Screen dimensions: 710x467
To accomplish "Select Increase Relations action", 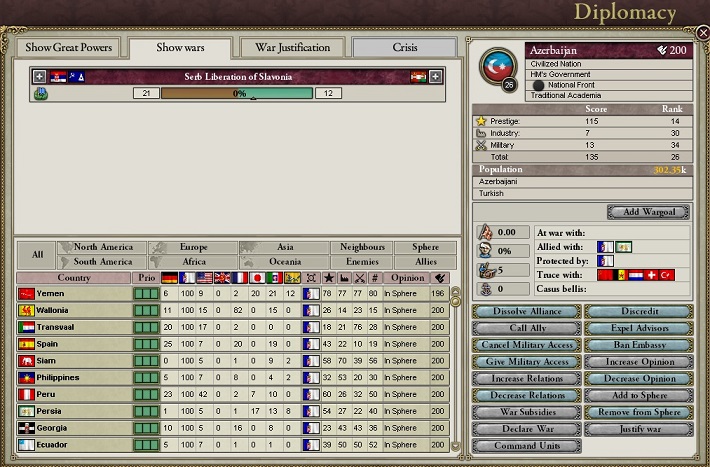I will click(x=527, y=379).
